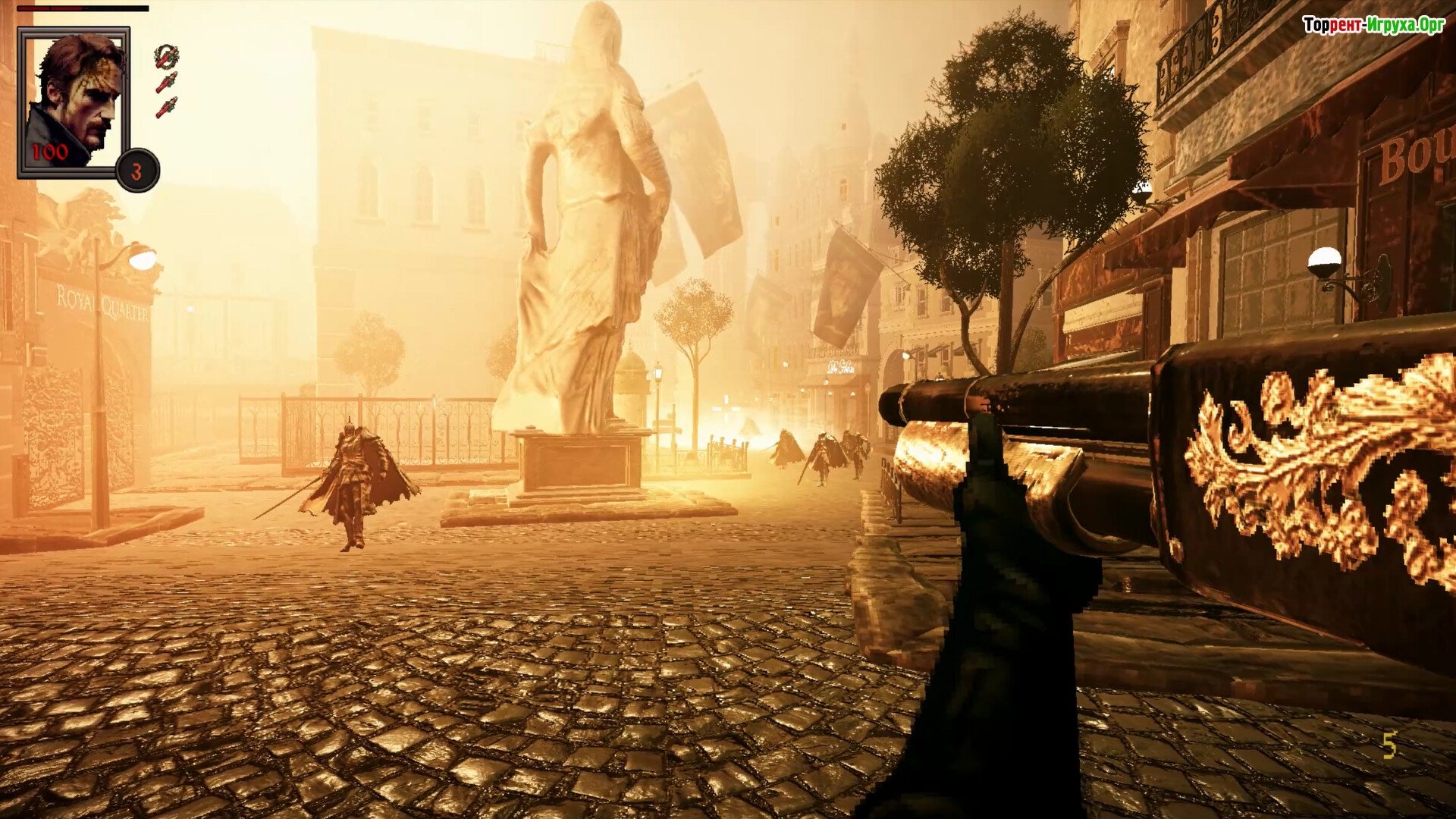Select the wreath-circled red vial icon
This screenshot has height=819, width=1456.
[166, 56]
